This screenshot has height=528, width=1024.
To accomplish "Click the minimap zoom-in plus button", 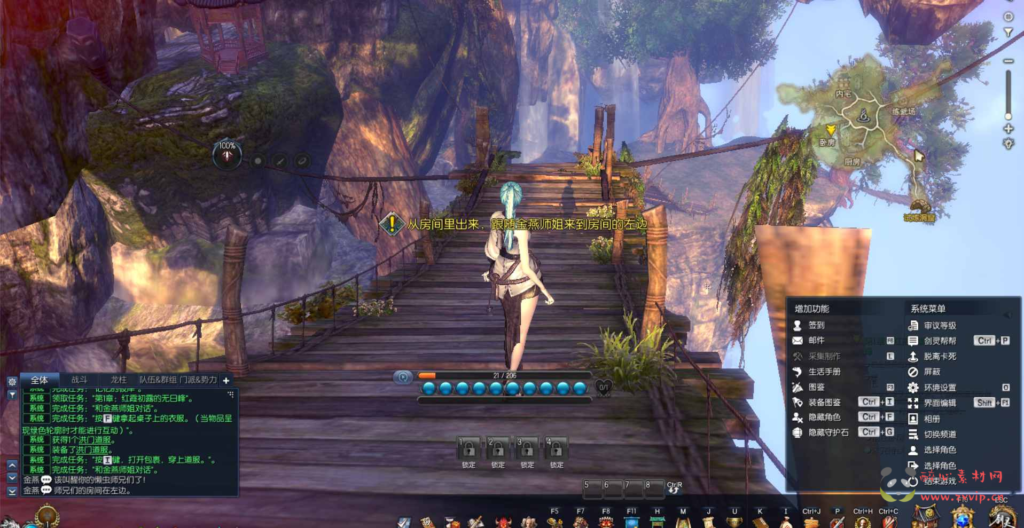I will (1007, 129).
